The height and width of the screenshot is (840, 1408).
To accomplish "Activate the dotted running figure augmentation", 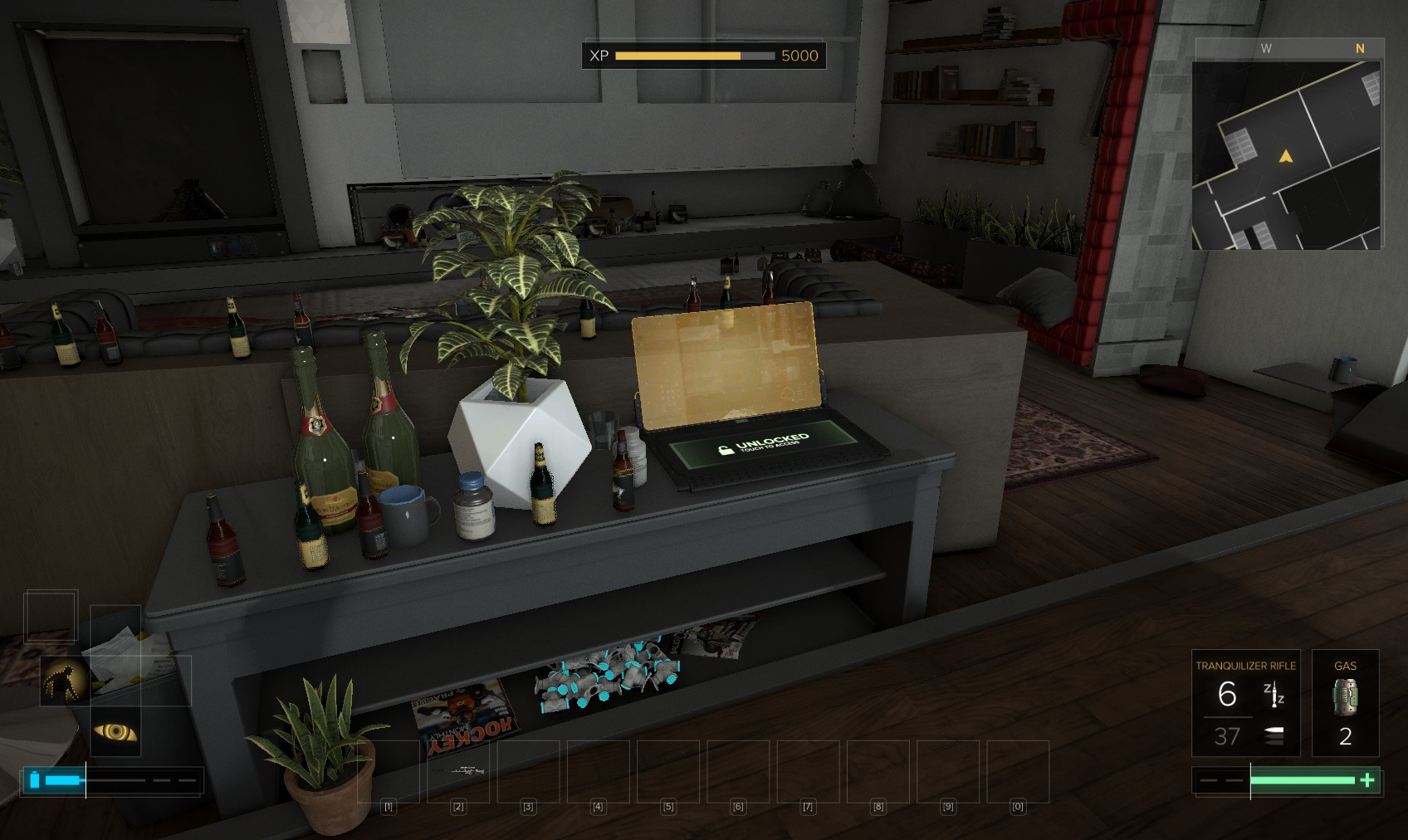I will point(65,681).
